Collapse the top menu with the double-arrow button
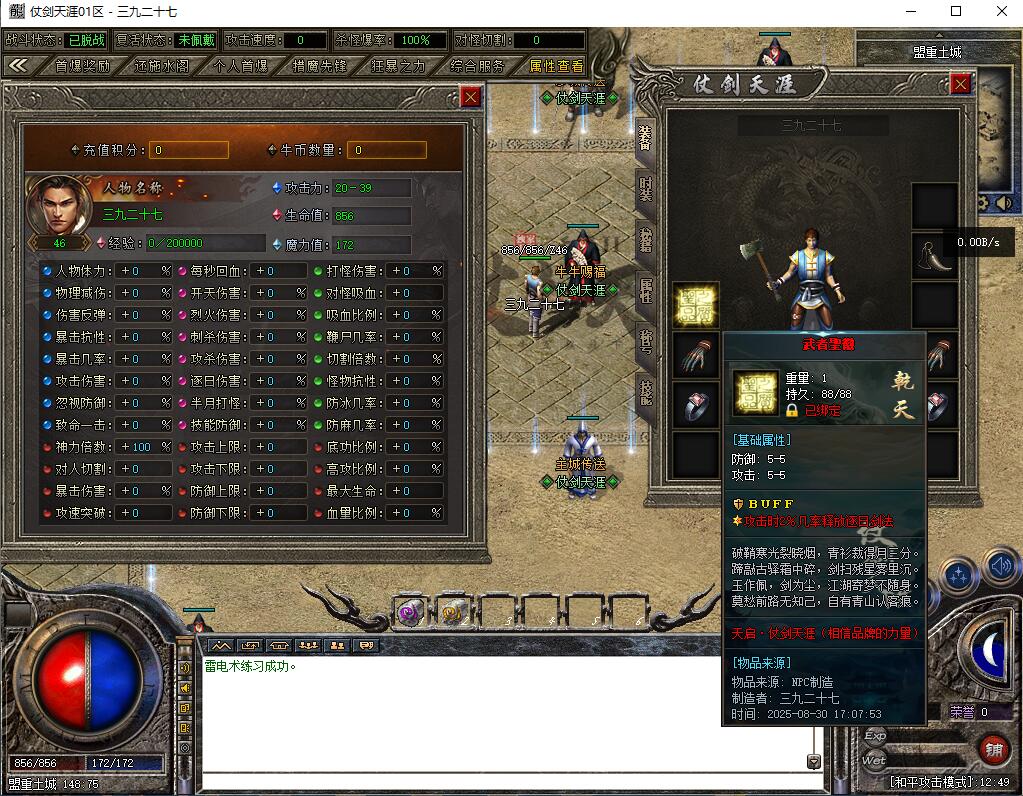 [x=18, y=65]
